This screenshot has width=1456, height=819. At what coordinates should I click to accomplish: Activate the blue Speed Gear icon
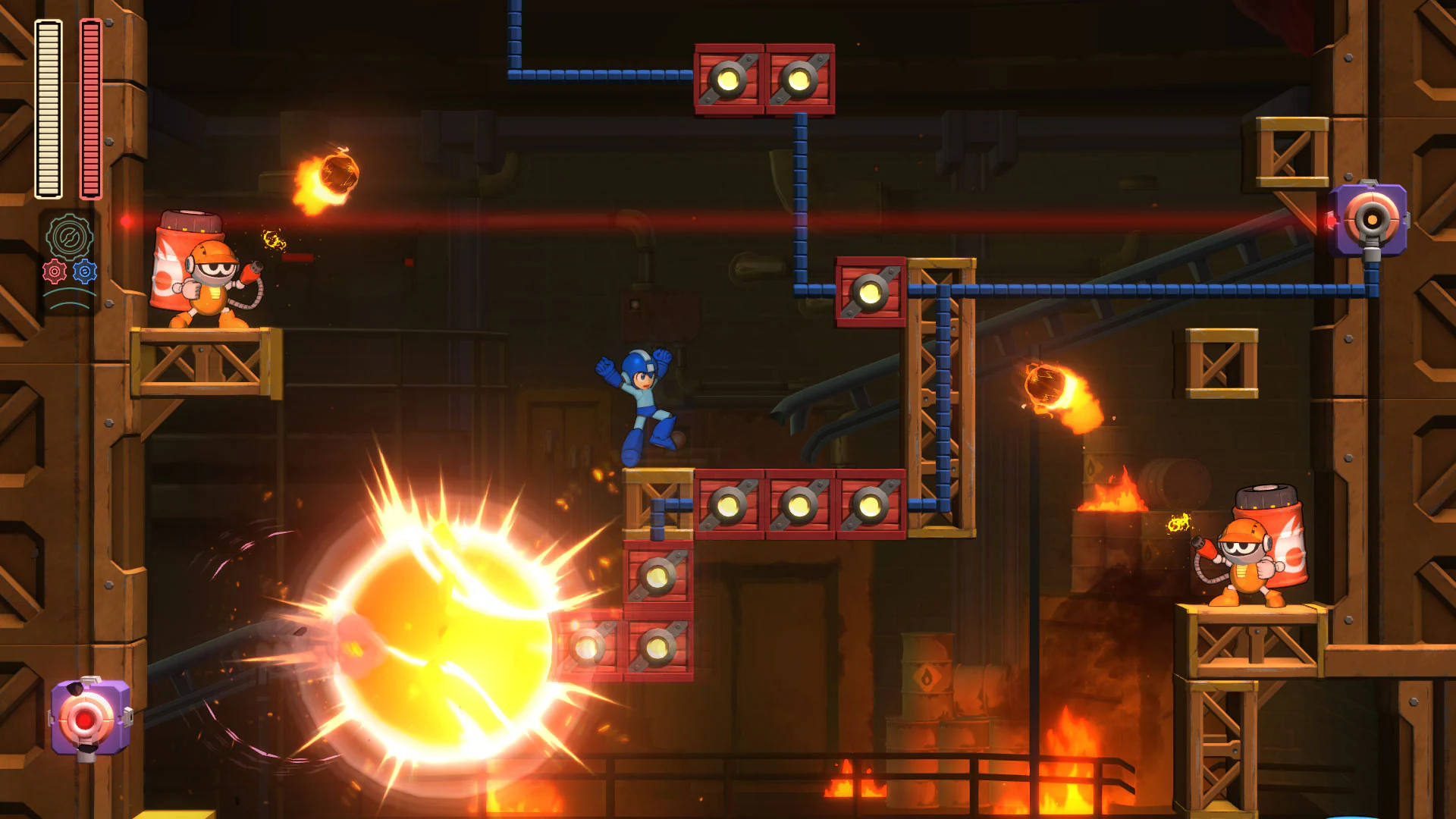pos(84,271)
